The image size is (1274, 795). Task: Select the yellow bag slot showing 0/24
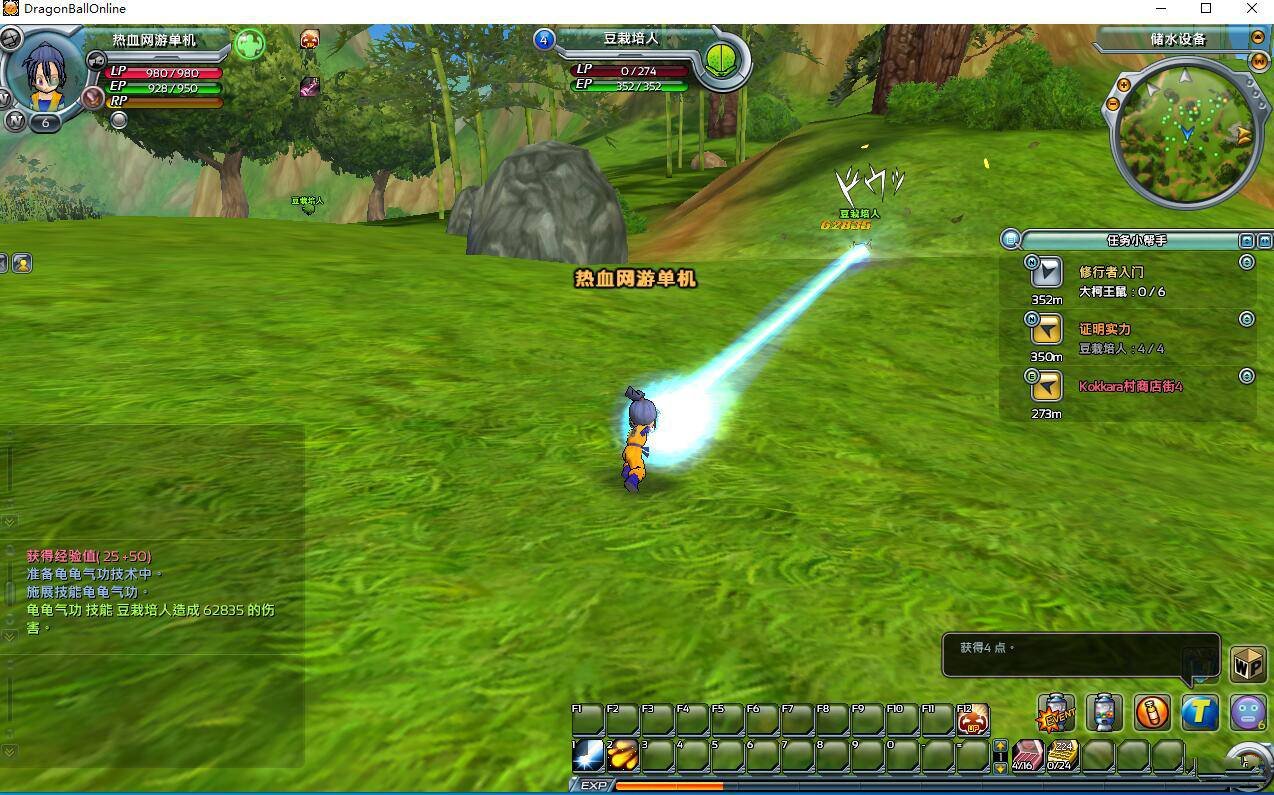[x=1061, y=756]
